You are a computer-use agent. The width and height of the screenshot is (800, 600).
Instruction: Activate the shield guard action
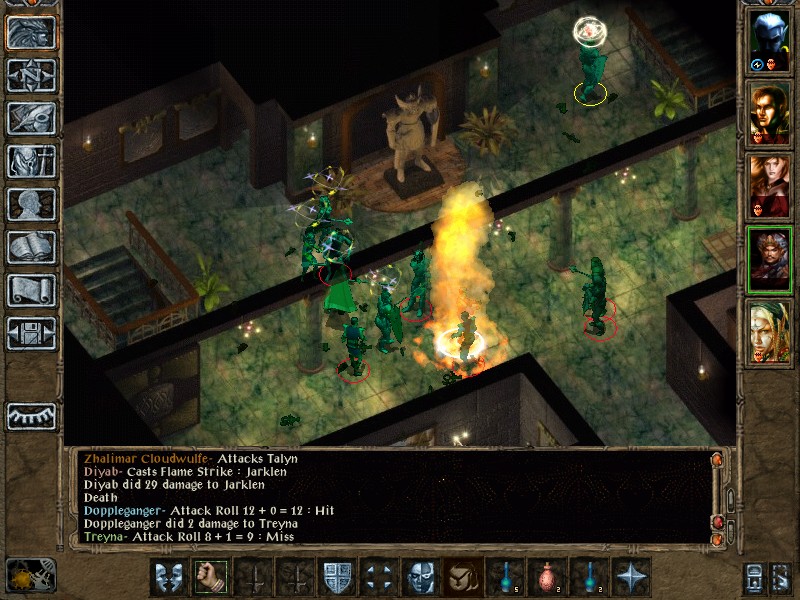click(x=335, y=577)
